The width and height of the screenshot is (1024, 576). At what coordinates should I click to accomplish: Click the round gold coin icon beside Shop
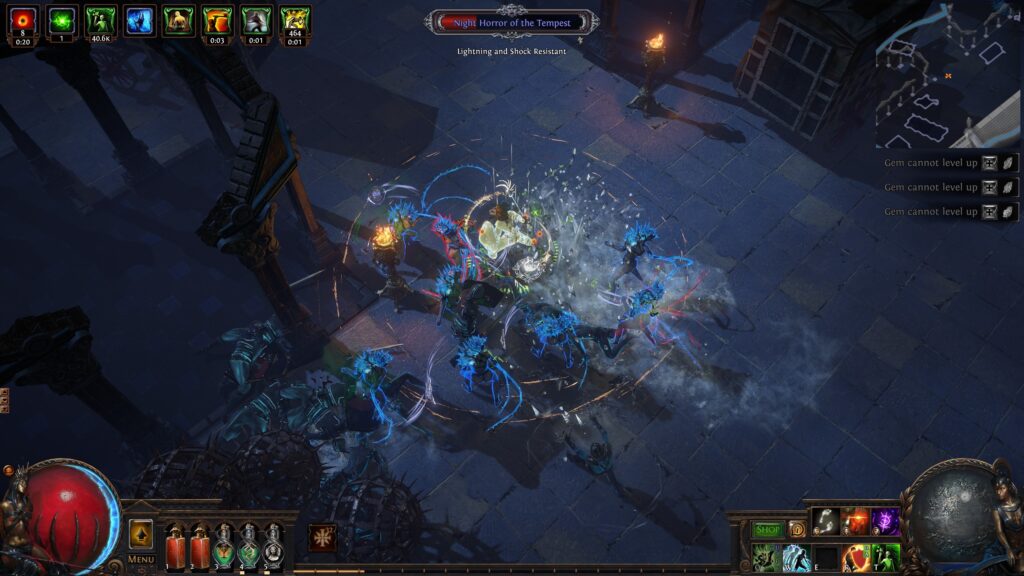coord(796,529)
